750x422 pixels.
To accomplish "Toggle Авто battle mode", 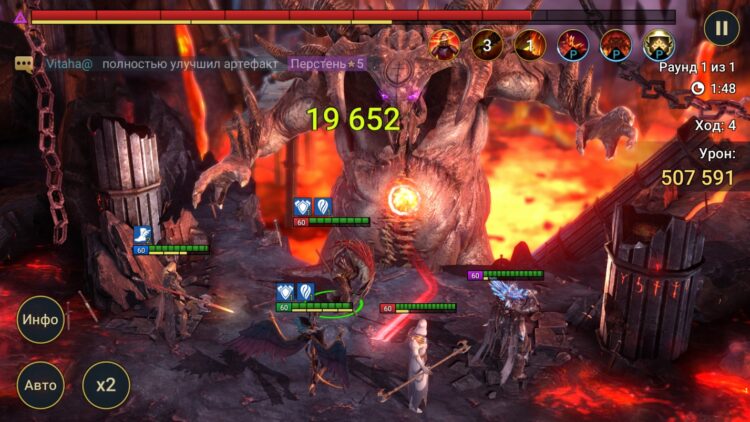I will 41,385.
